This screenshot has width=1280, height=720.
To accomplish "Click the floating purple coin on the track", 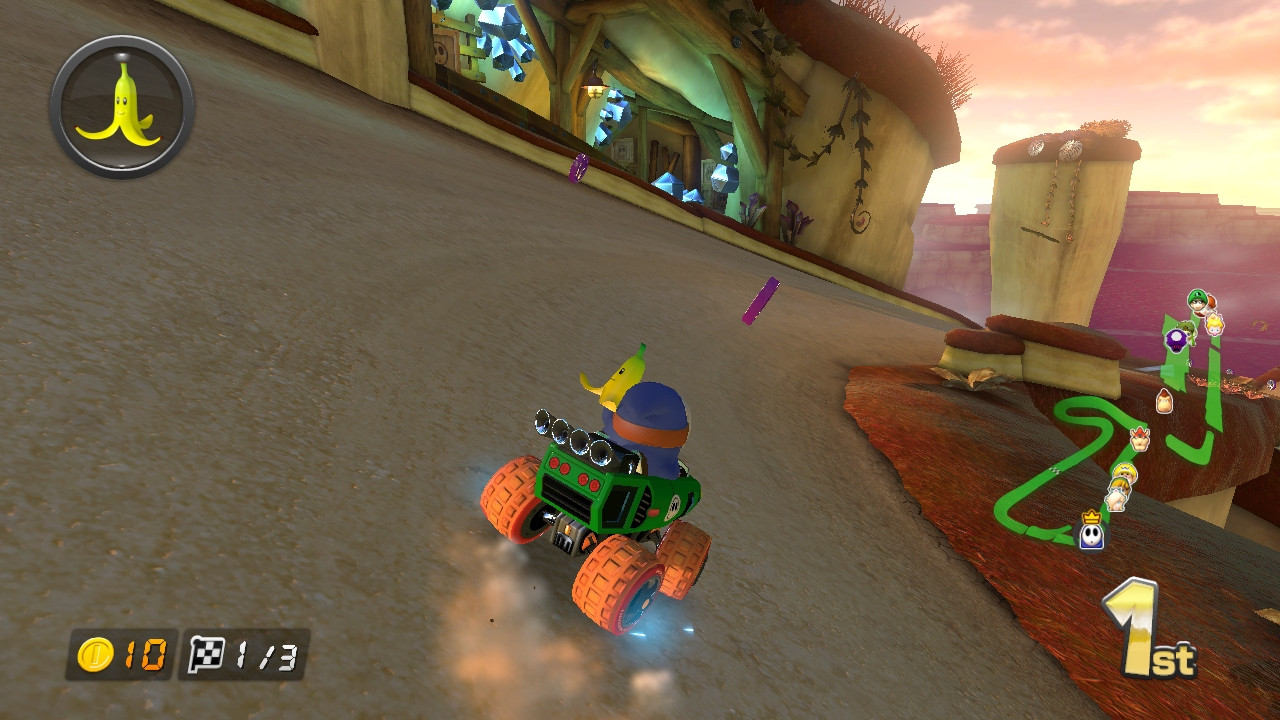I will (x=759, y=299).
